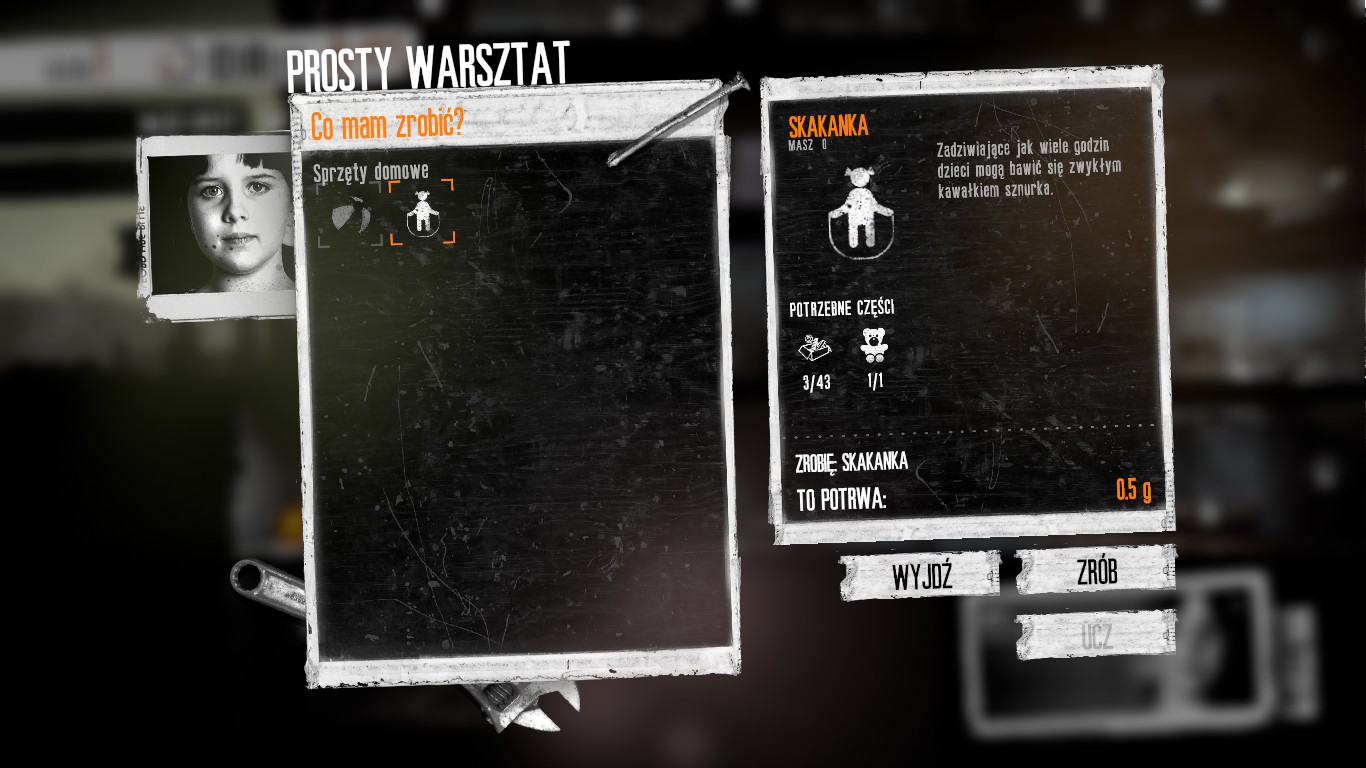Click the WYJDŹ button to exit
This screenshot has width=1366, height=768.
point(920,575)
